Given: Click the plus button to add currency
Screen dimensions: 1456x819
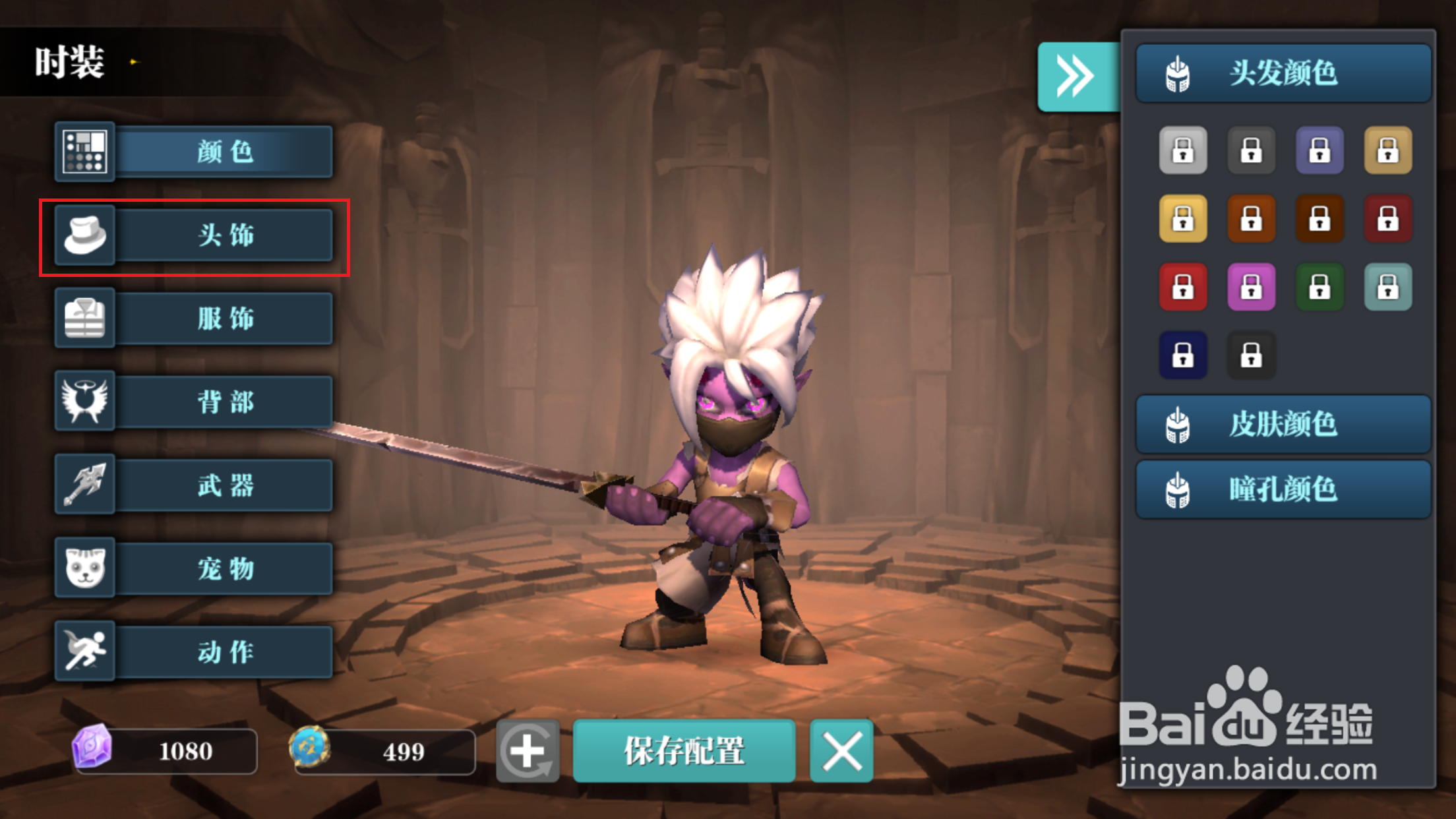Looking at the screenshot, I should pos(528,751).
